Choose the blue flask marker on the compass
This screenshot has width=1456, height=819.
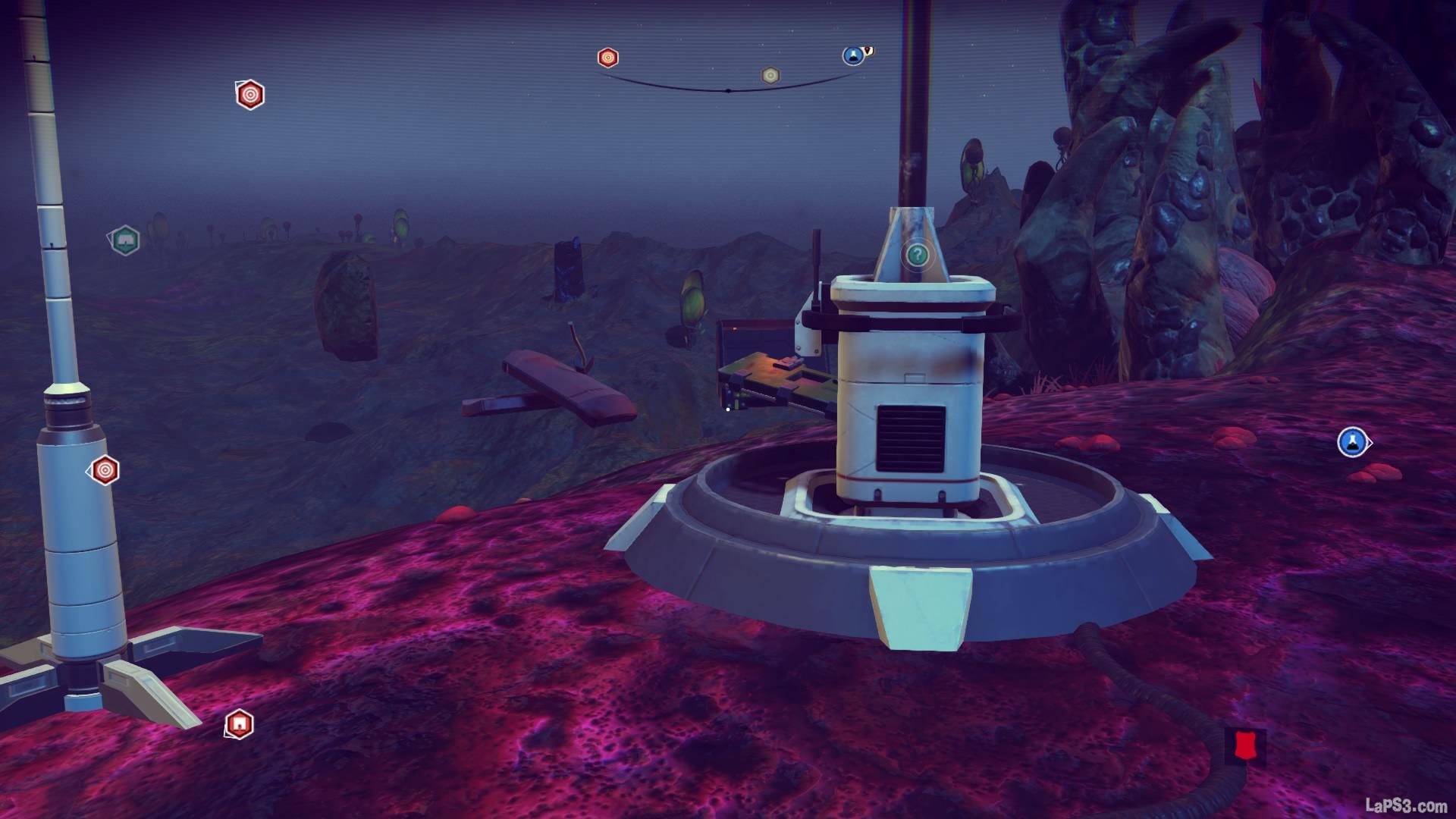pyautogui.click(x=853, y=55)
